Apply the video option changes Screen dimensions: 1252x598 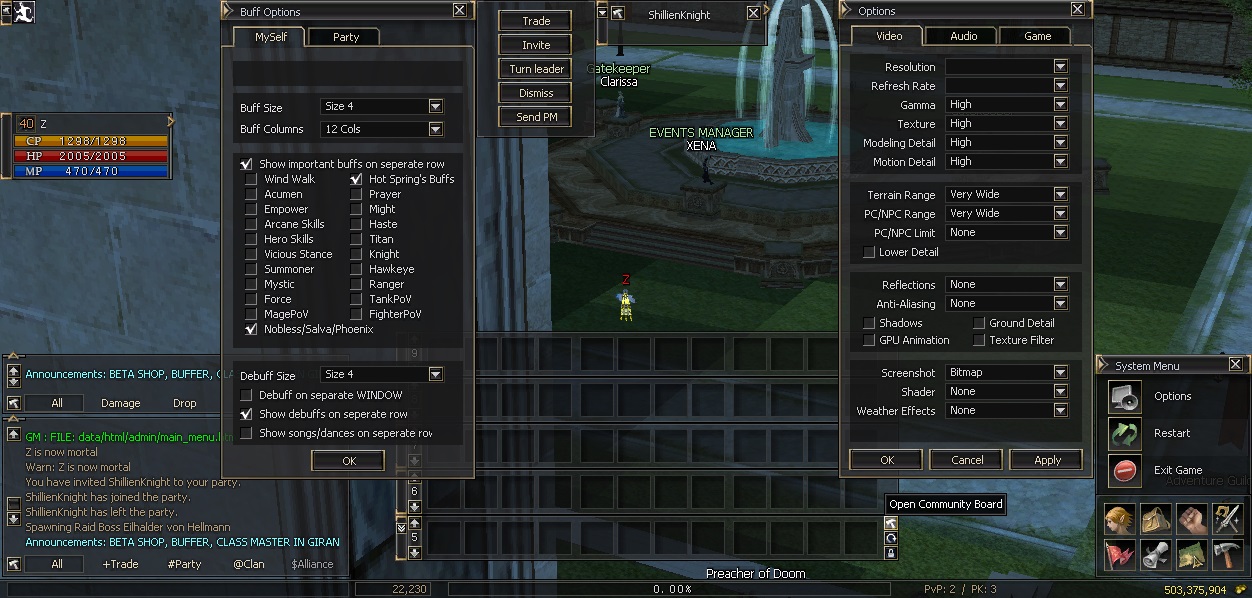tap(1047, 460)
